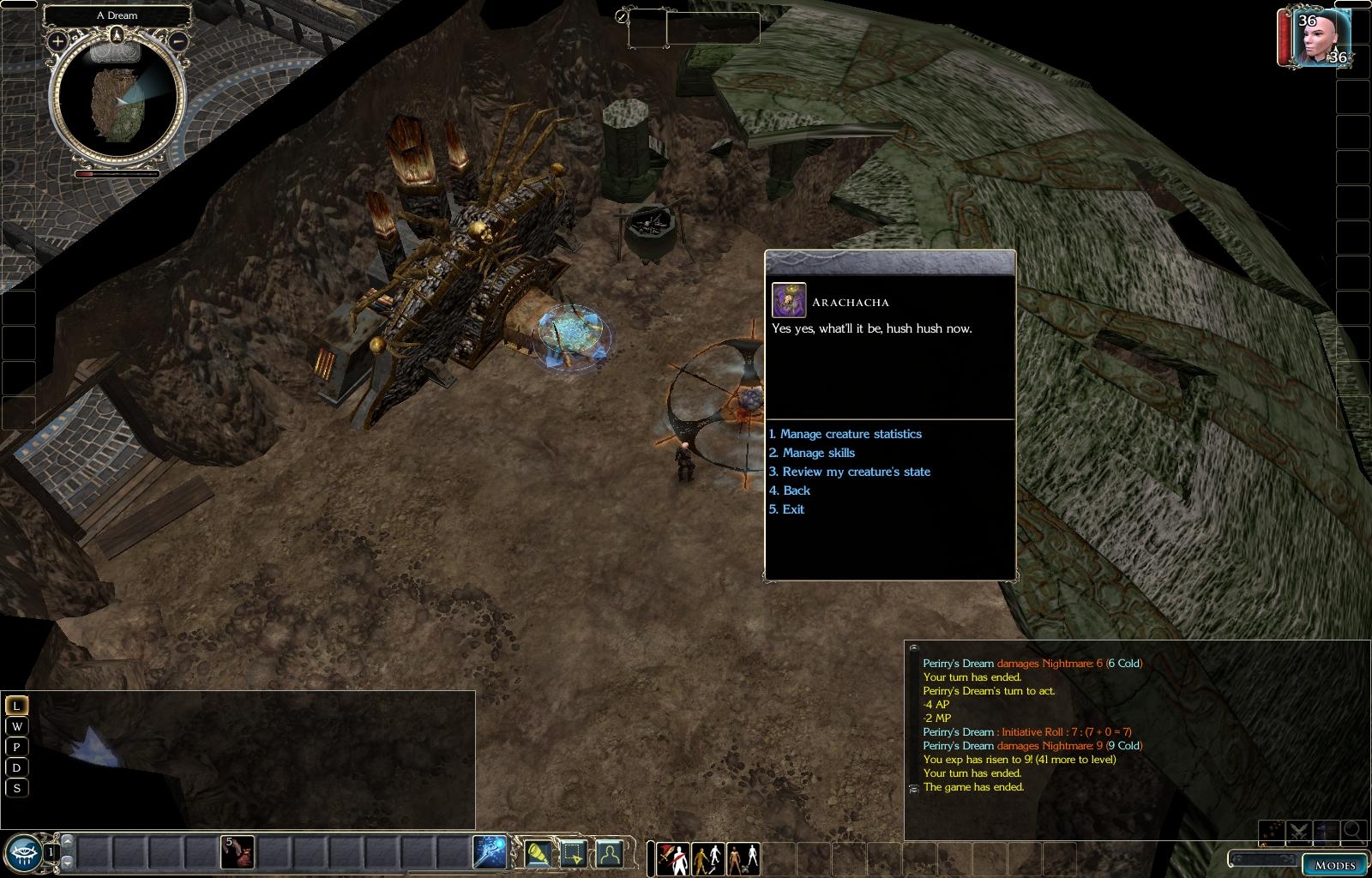Go back in Arachacha's dialogue
The image size is (1372, 878).
(x=795, y=490)
